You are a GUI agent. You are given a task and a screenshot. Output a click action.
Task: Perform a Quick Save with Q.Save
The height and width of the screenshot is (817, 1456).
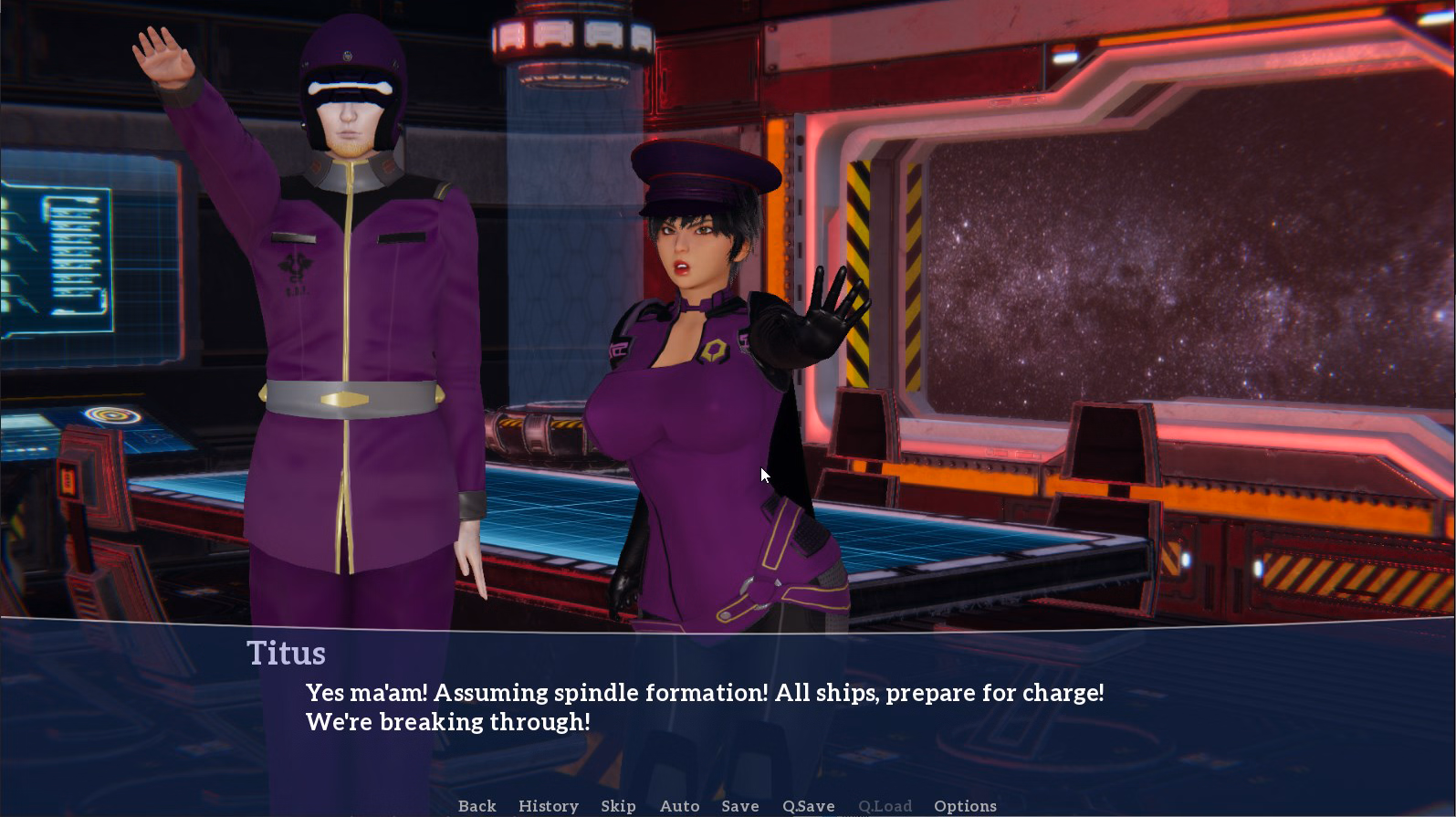click(x=807, y=806)
